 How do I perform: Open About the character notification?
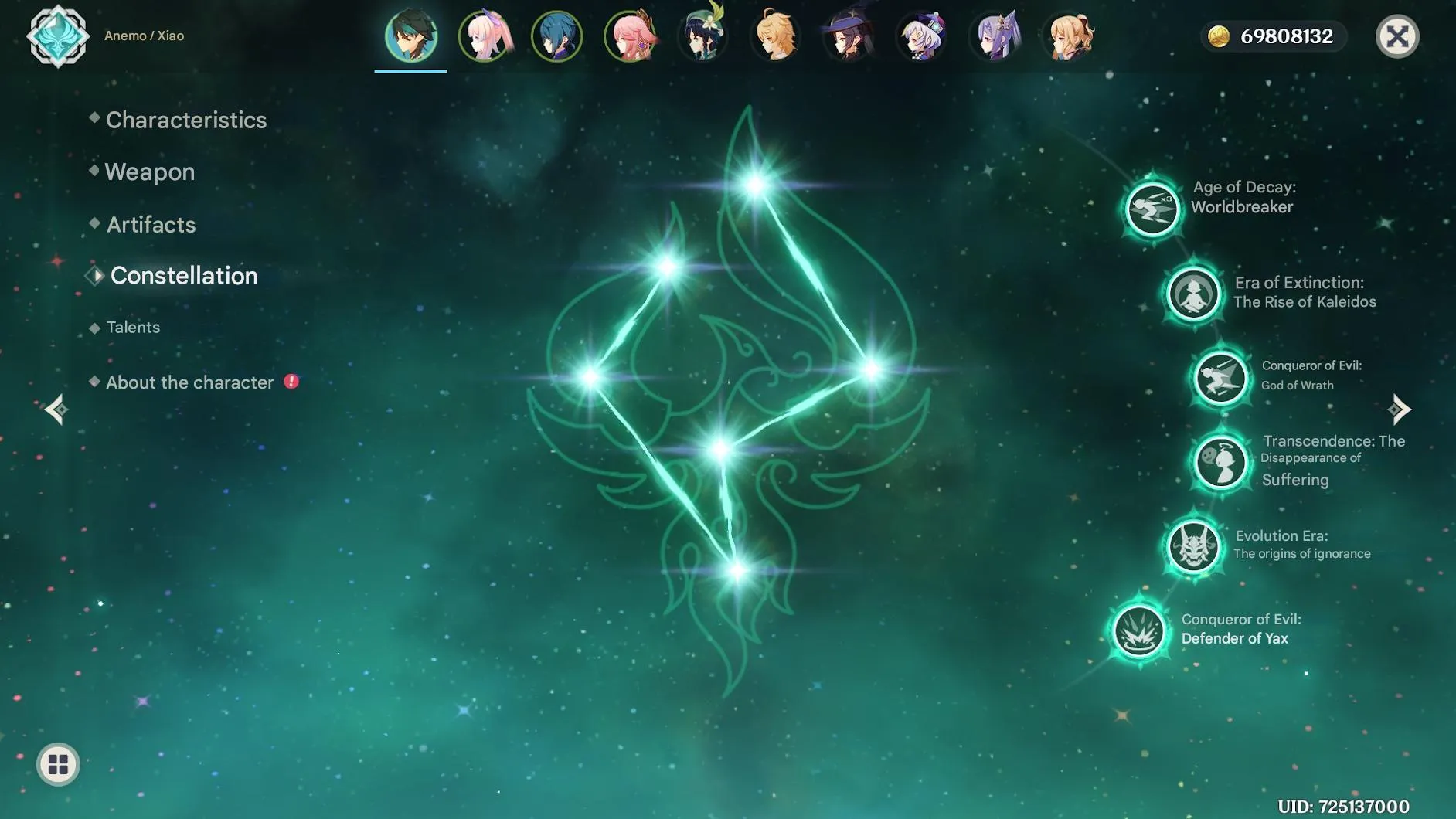(x=189, y=382)
